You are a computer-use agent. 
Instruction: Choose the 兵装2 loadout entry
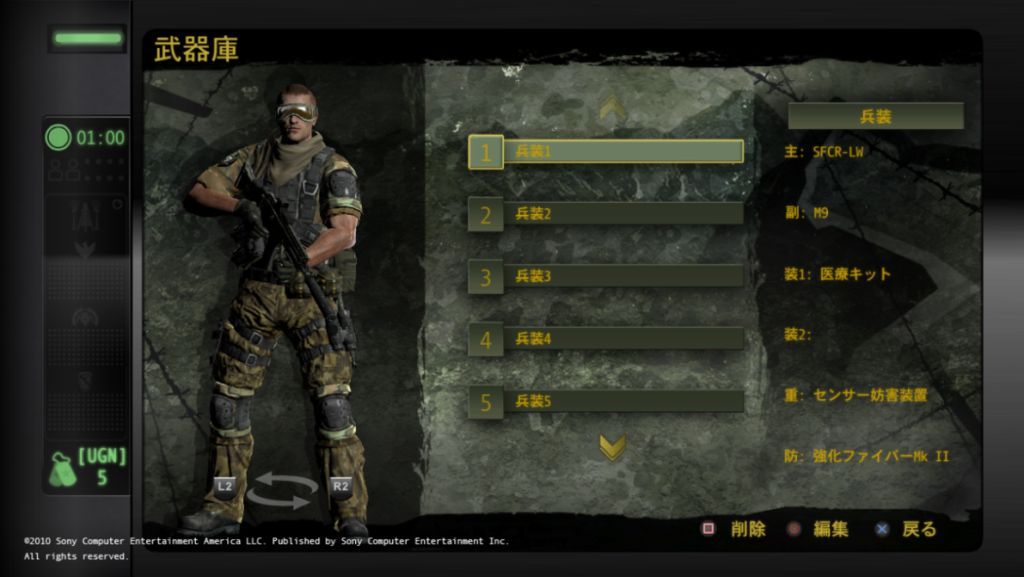pyautogui.click(x=607, y=214)
